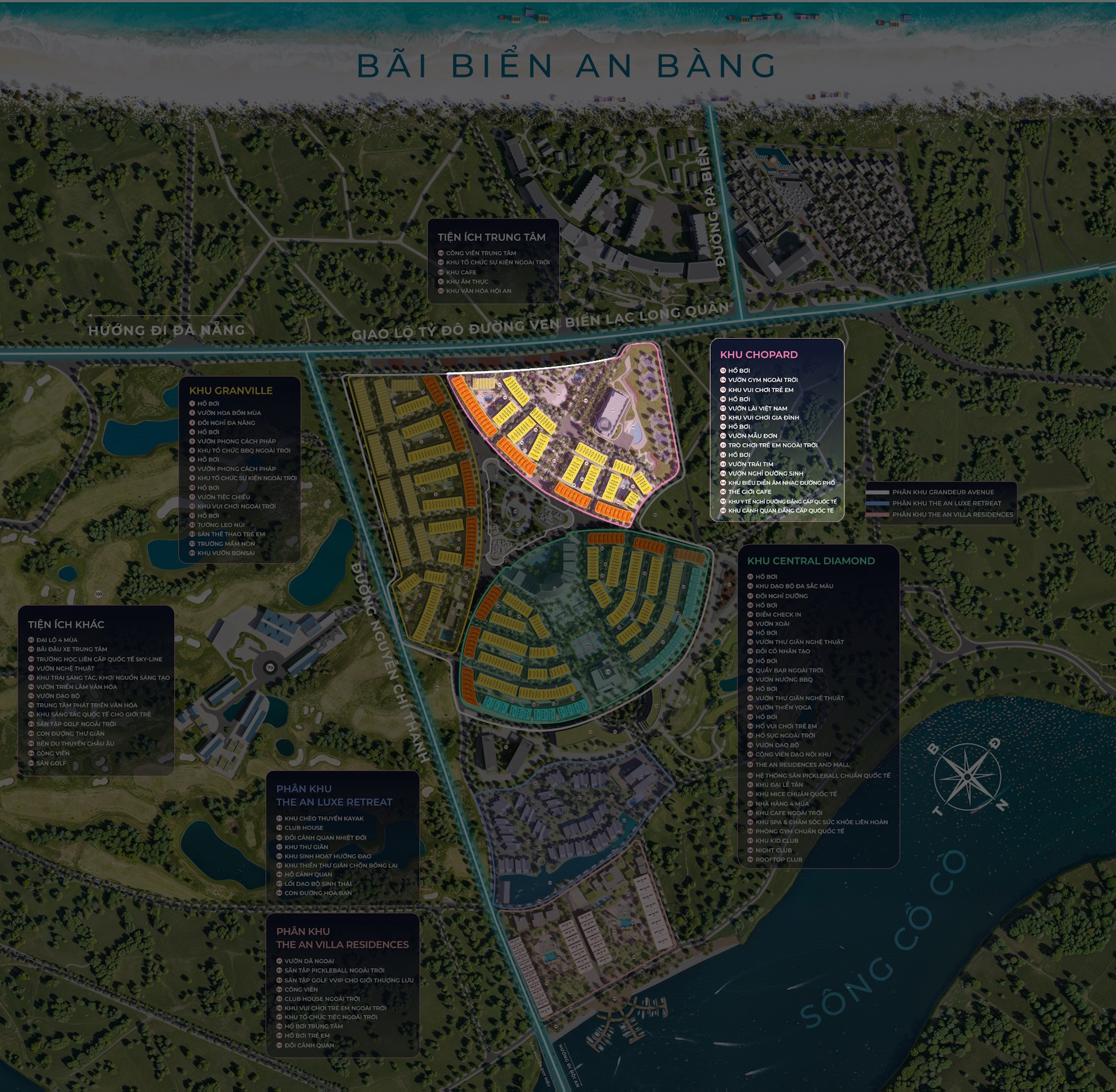Pick the Vườn Lài Việt Nam entry
Screen dimensions: 1116x1092
click(757, 408)
